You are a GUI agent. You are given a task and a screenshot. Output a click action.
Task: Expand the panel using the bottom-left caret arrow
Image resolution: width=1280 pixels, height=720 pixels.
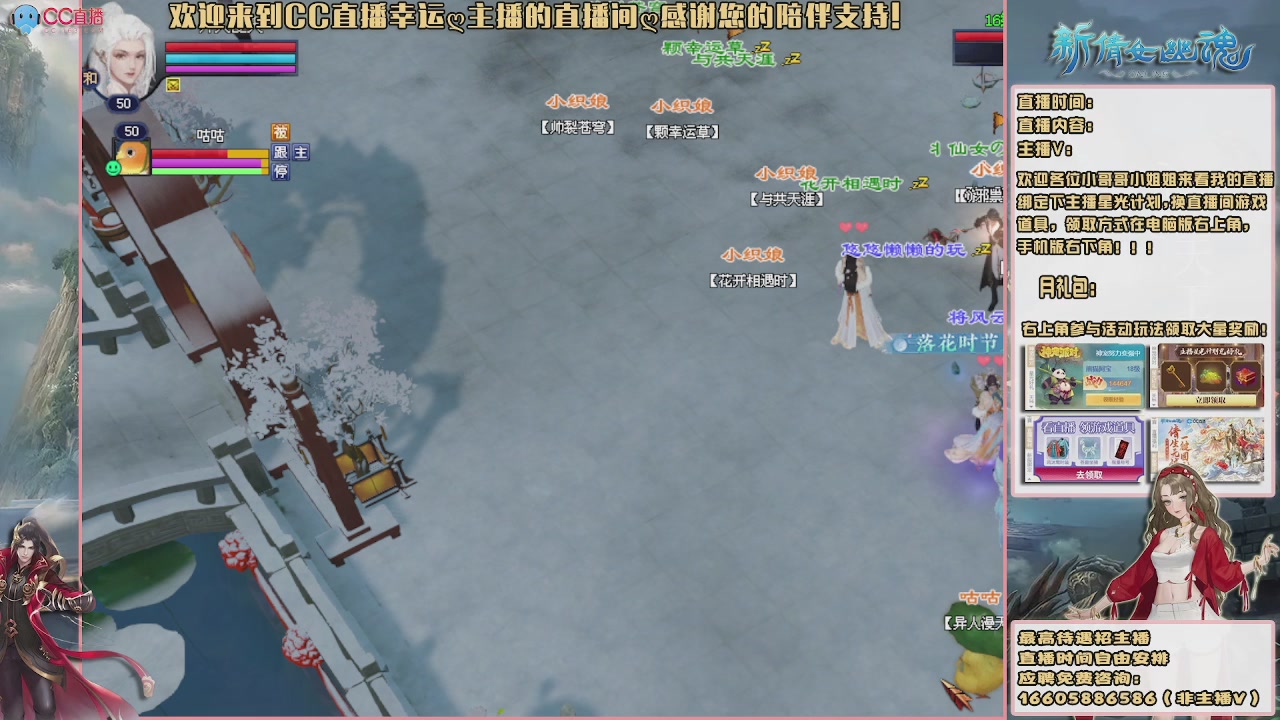coord(1028,477)
